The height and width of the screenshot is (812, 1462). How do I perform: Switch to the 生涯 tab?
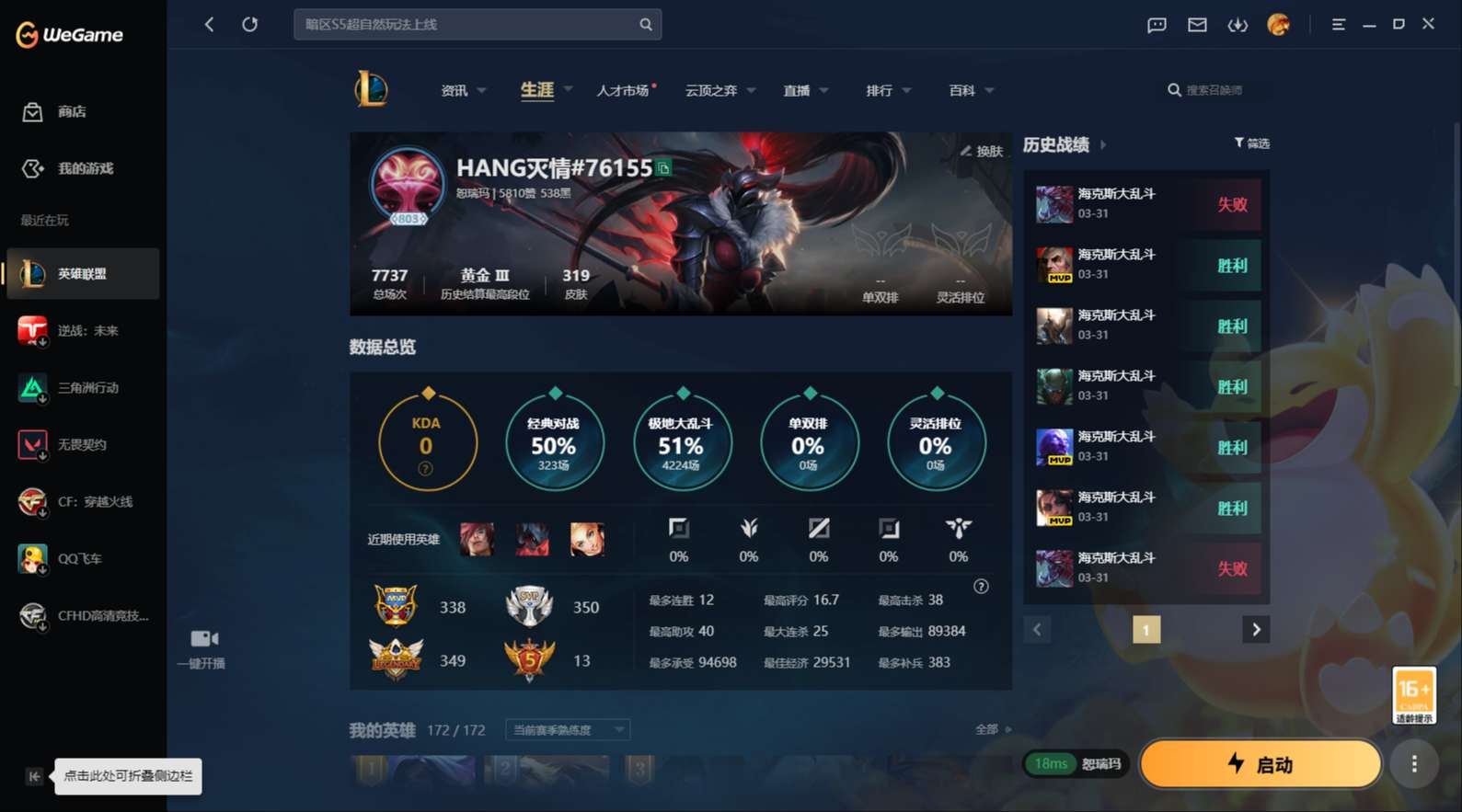536,90
